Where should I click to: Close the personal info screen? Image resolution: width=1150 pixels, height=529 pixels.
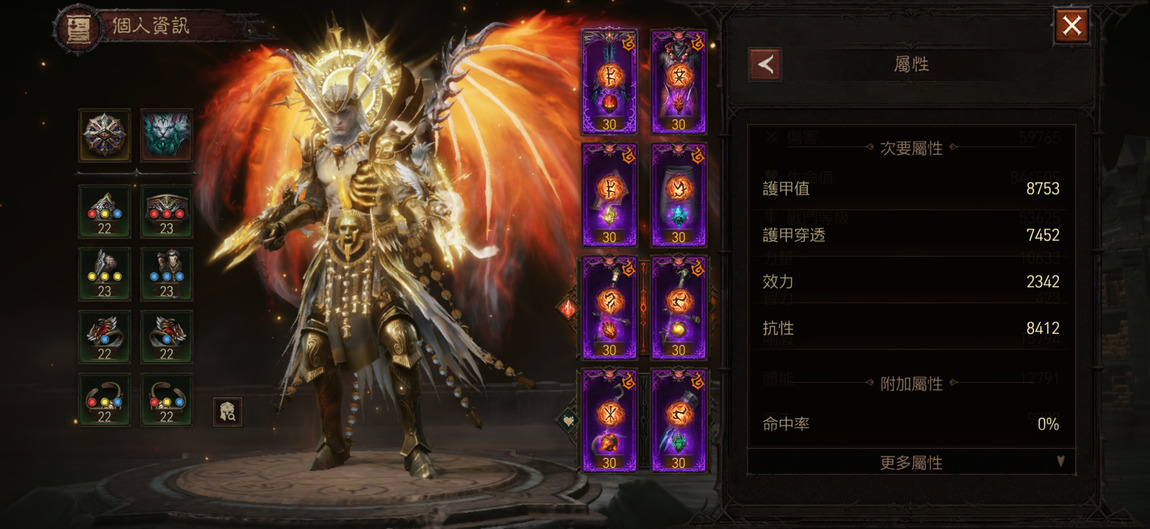coord(1072,26)
